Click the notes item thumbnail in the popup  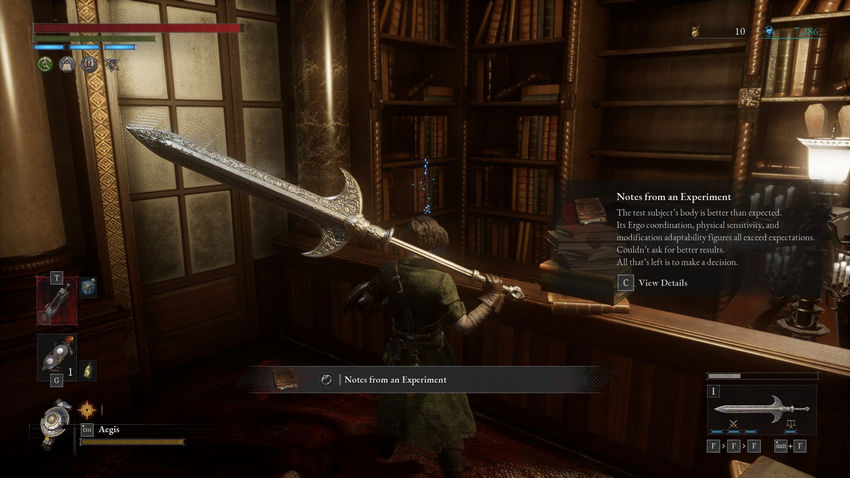[x=589, y=212]
